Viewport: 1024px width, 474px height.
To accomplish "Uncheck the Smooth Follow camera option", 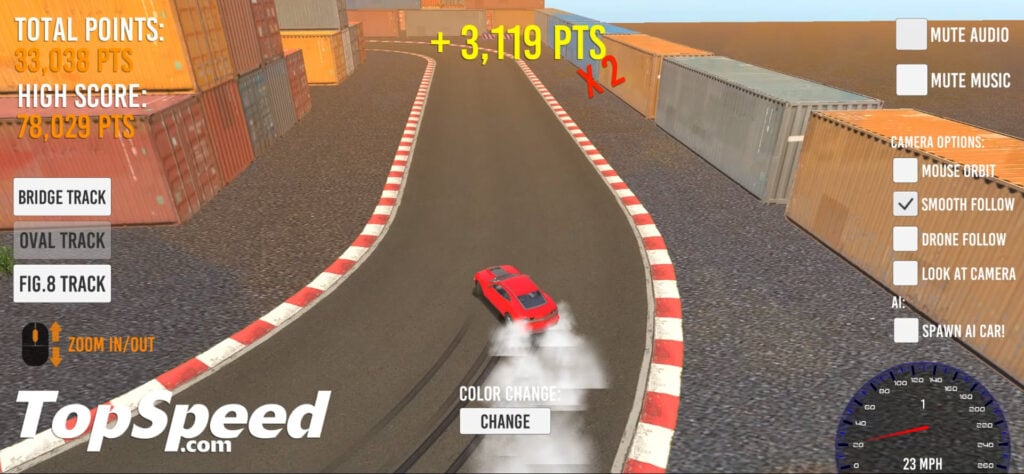I will tap(906, 205).
